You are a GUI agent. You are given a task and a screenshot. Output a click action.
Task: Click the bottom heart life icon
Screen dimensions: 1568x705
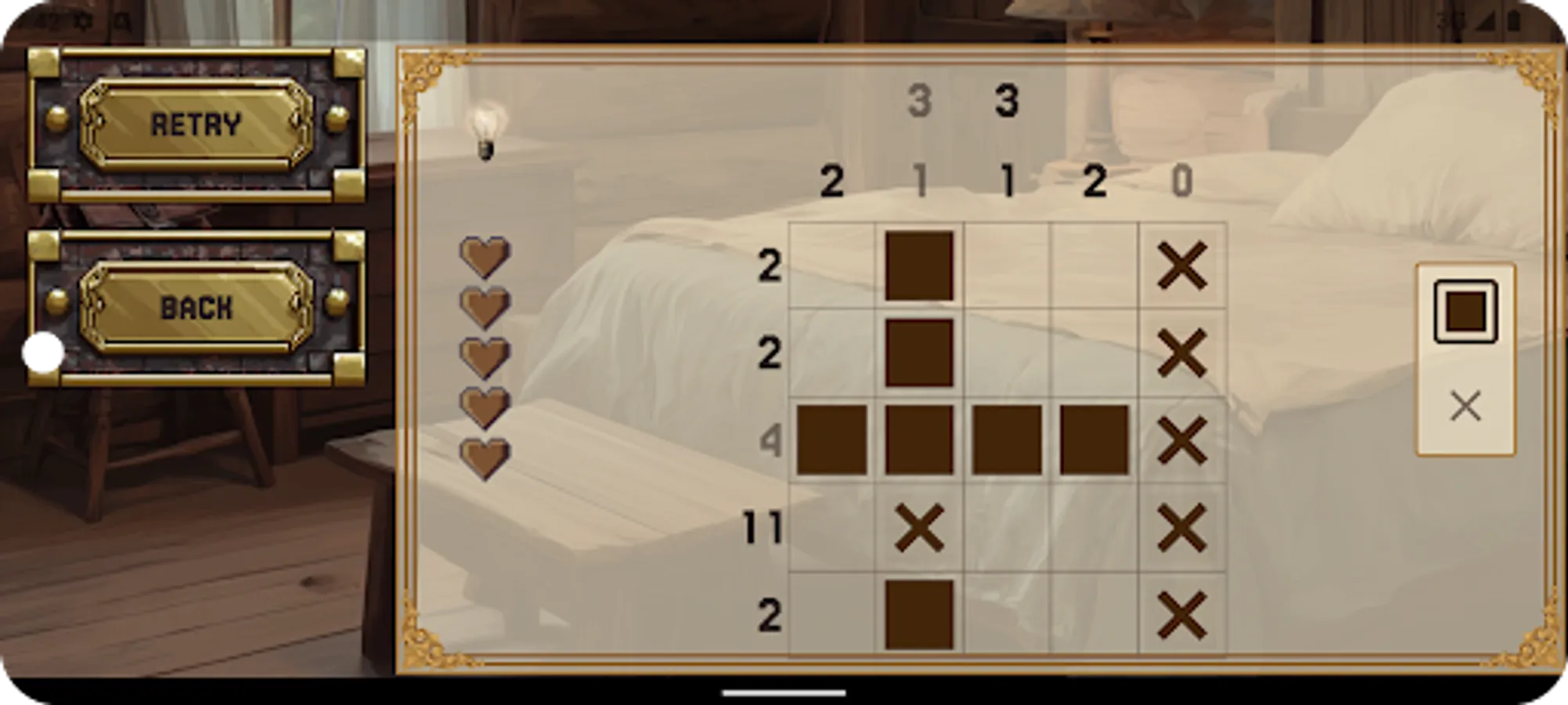[485, 455]
